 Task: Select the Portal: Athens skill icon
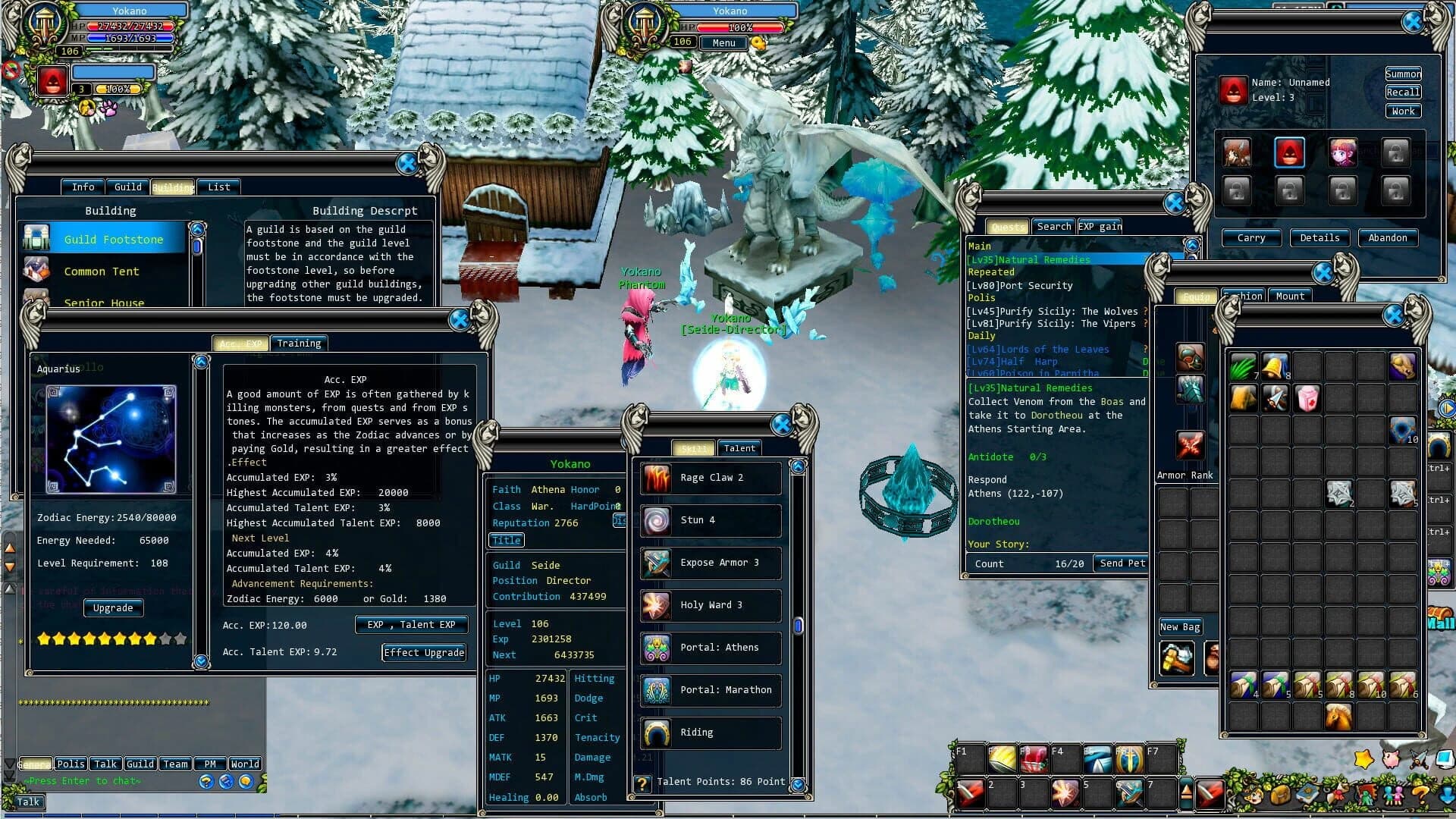pyautogui.click(x=655, y=648)
